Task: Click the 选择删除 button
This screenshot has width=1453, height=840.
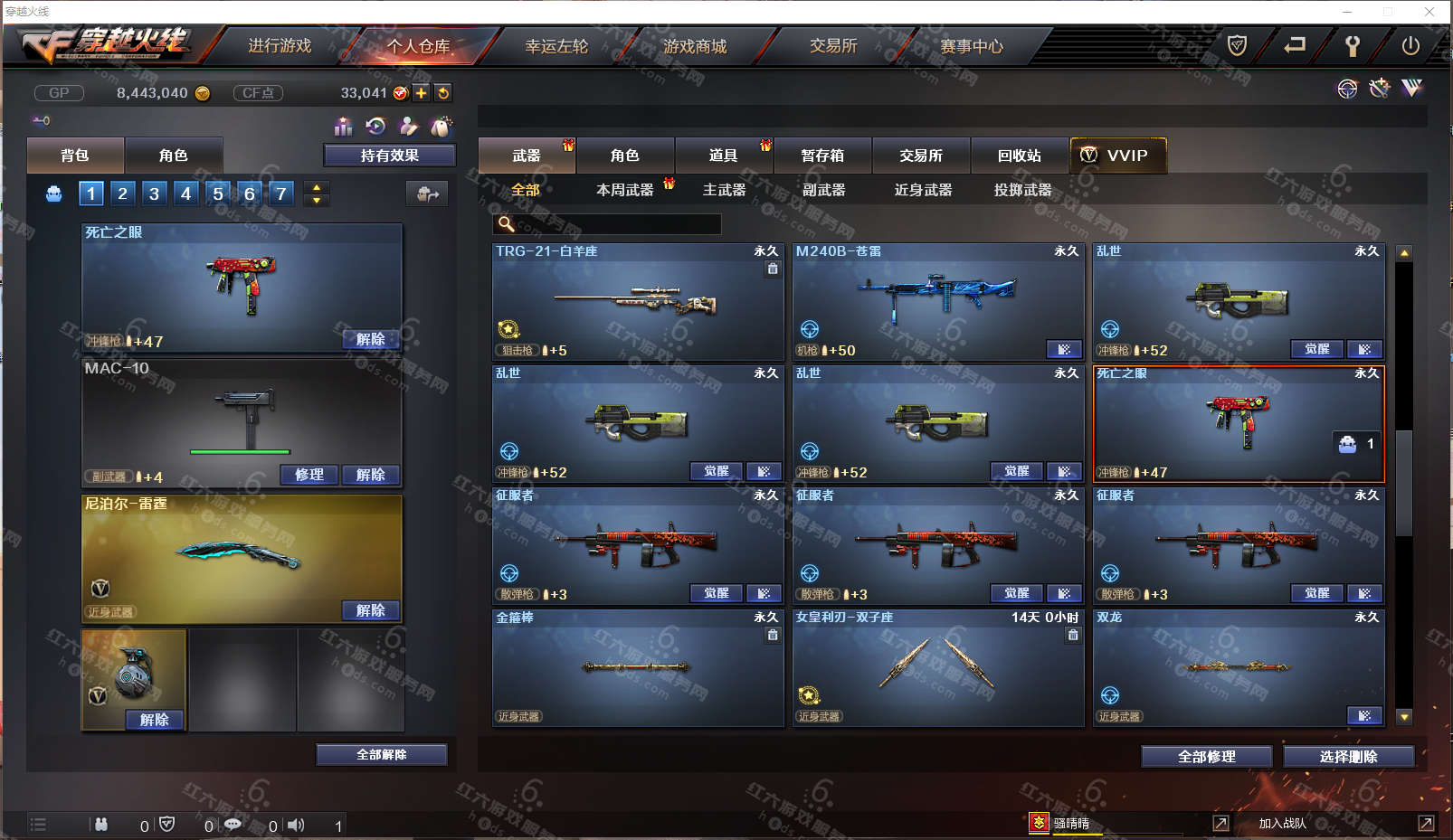Action: (1348, 757)
